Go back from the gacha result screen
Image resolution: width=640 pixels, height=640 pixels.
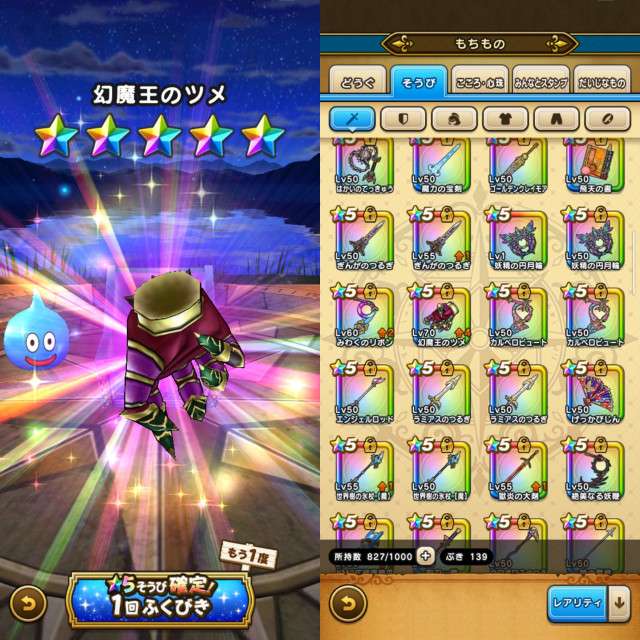coord(29,604)
